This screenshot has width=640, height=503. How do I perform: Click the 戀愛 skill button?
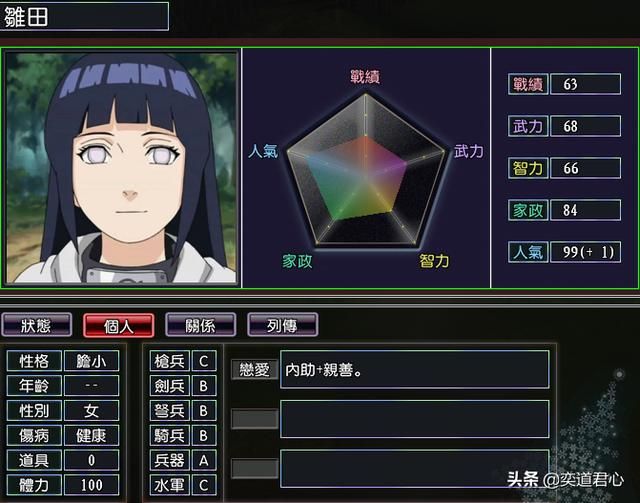pos(254,369)
